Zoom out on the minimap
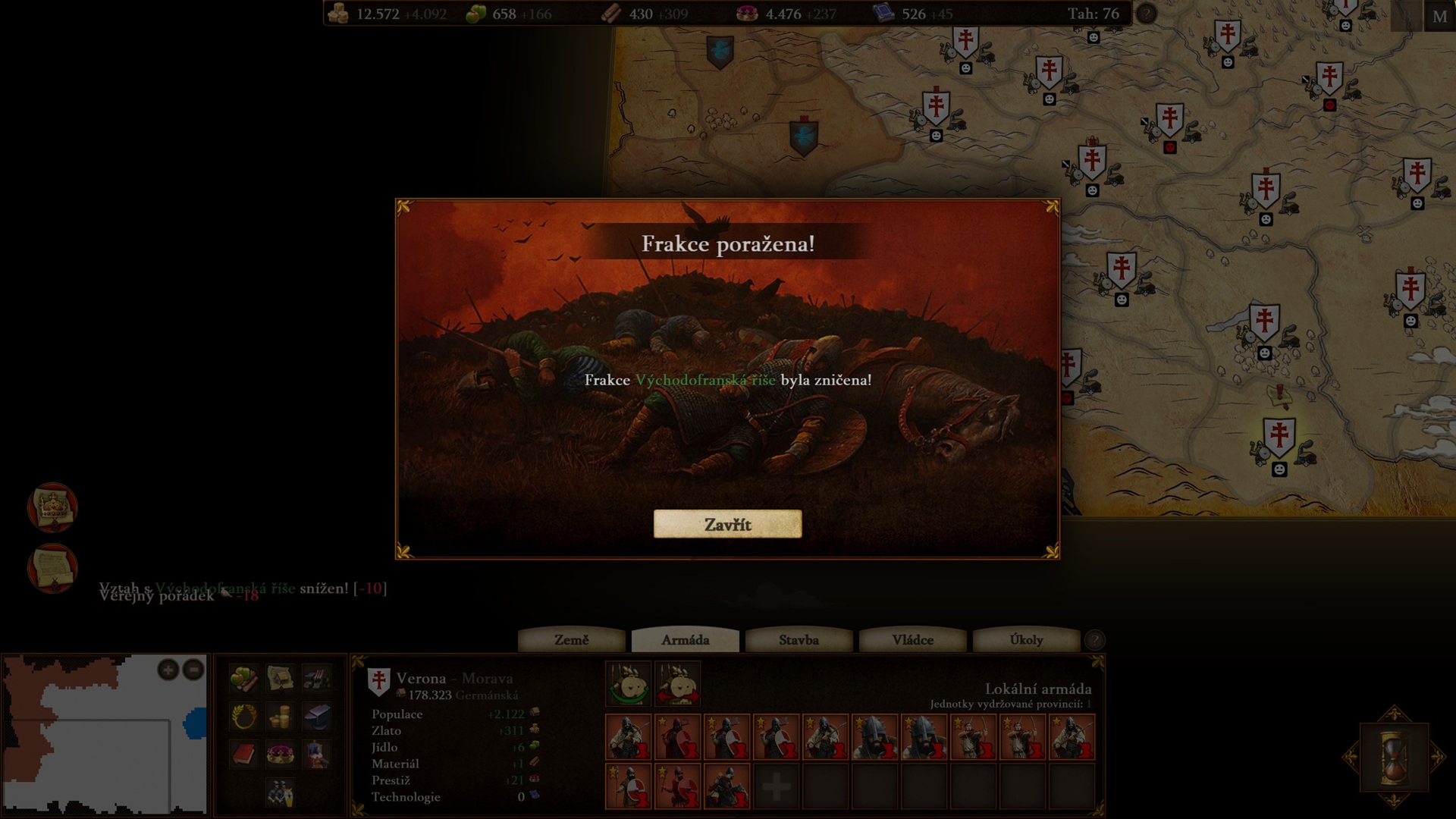 coord(193,670)
